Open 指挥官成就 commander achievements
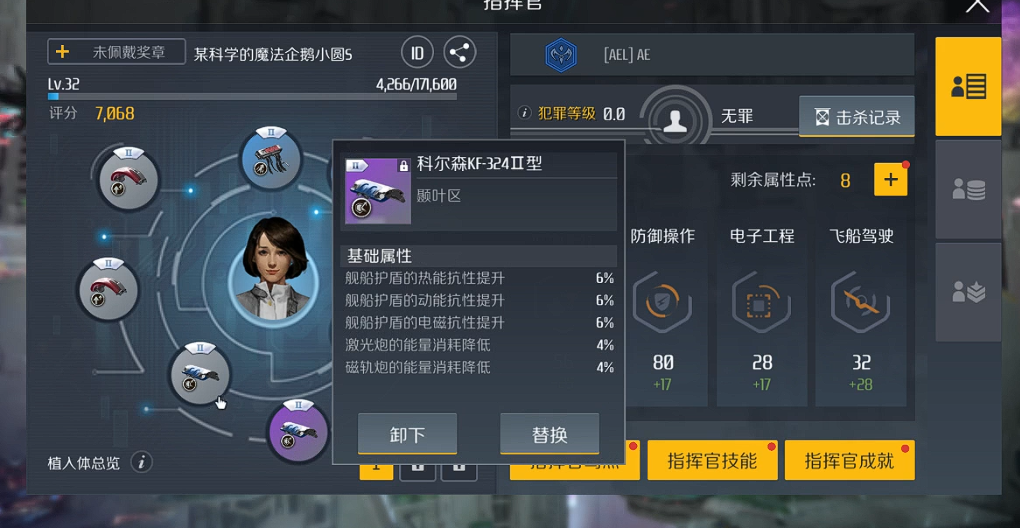 coord(849,460)
